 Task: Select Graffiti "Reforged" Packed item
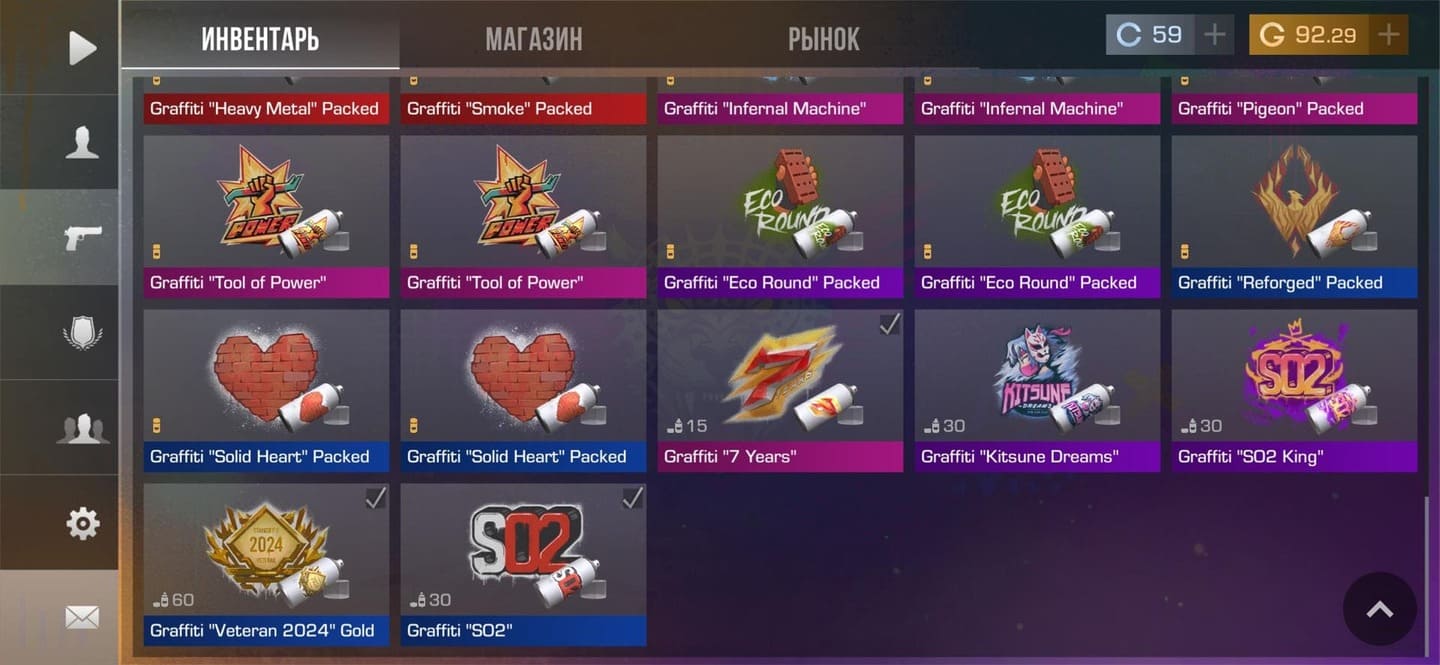tap(1294, 216)
